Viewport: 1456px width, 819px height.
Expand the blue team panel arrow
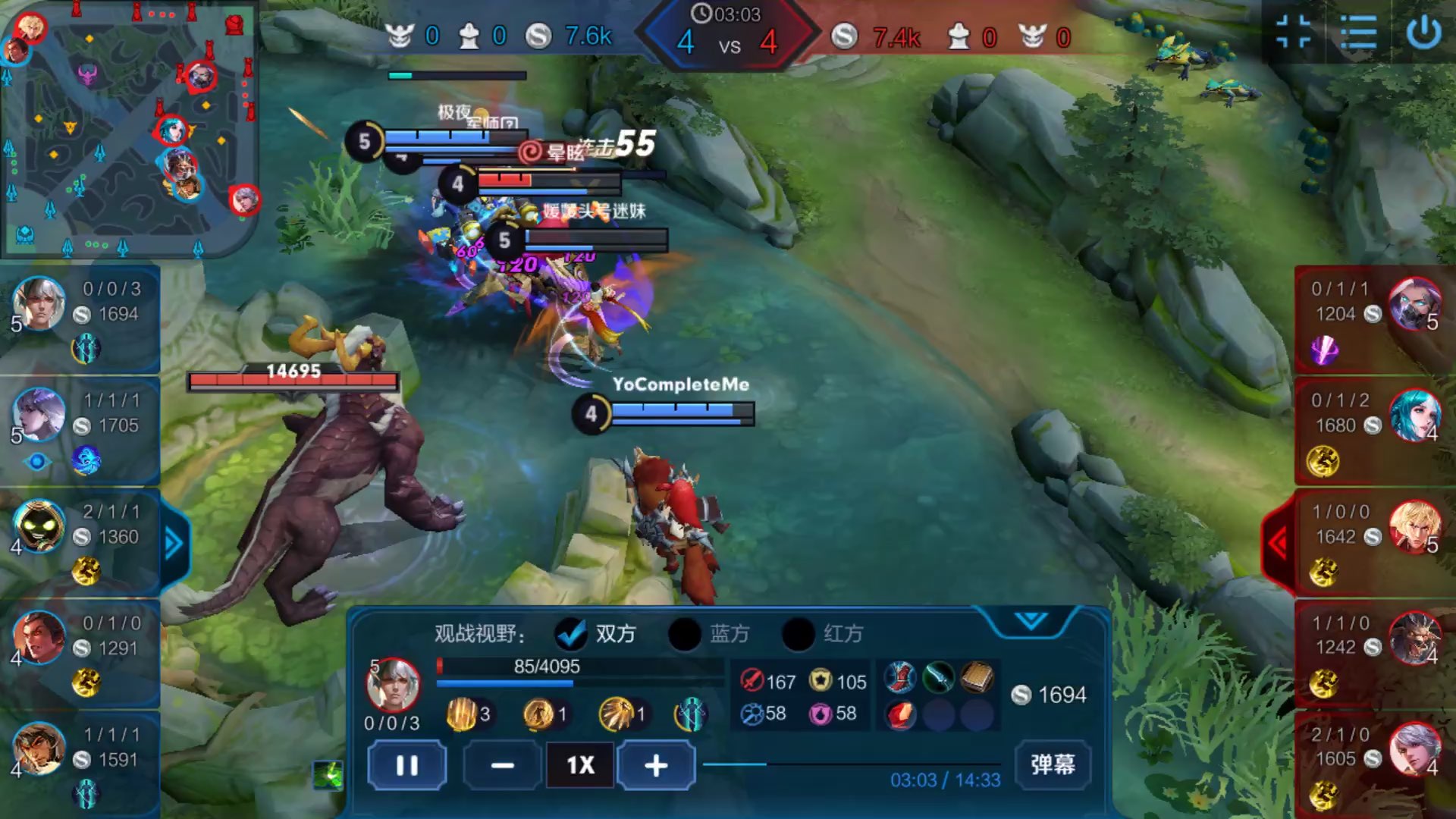tap(174, 543)
